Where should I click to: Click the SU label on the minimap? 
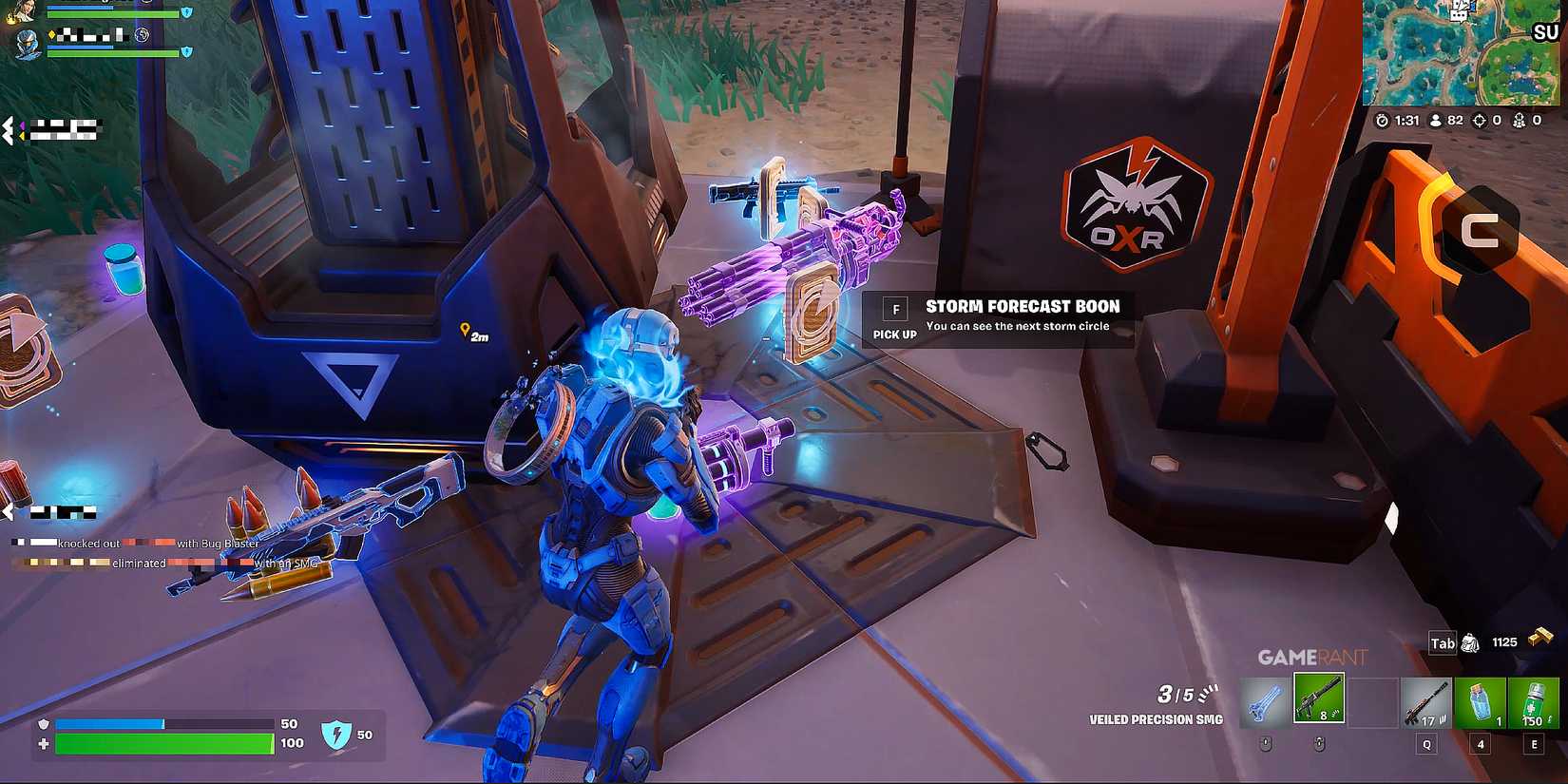1544,31
